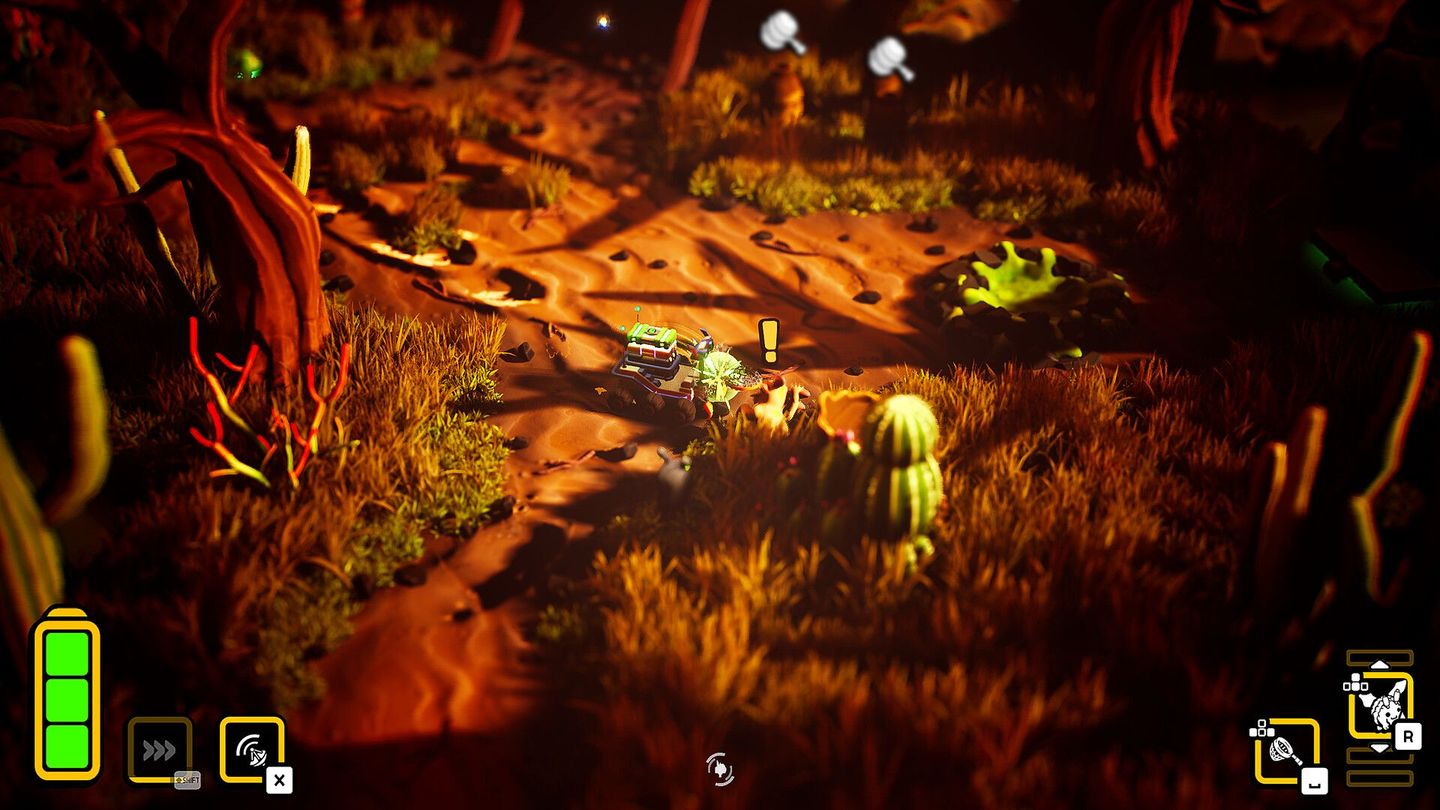Click the exclamation mark above the rover

point(767,340)
